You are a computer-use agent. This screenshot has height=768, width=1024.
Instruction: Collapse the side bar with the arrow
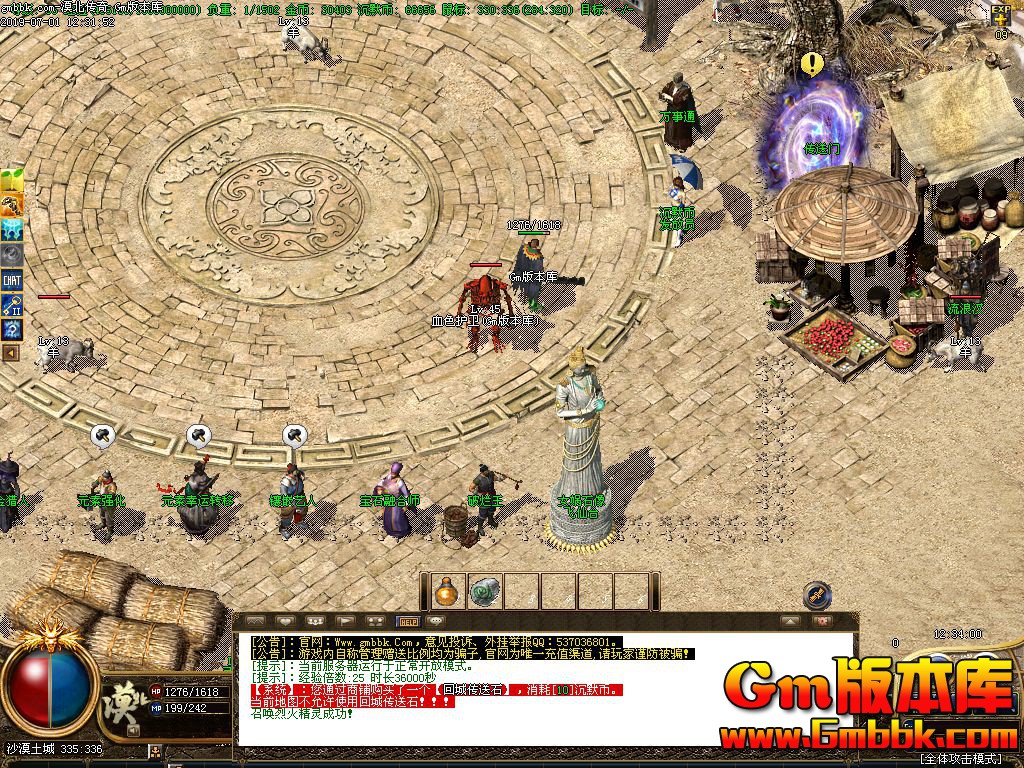(x=11, y=352)
